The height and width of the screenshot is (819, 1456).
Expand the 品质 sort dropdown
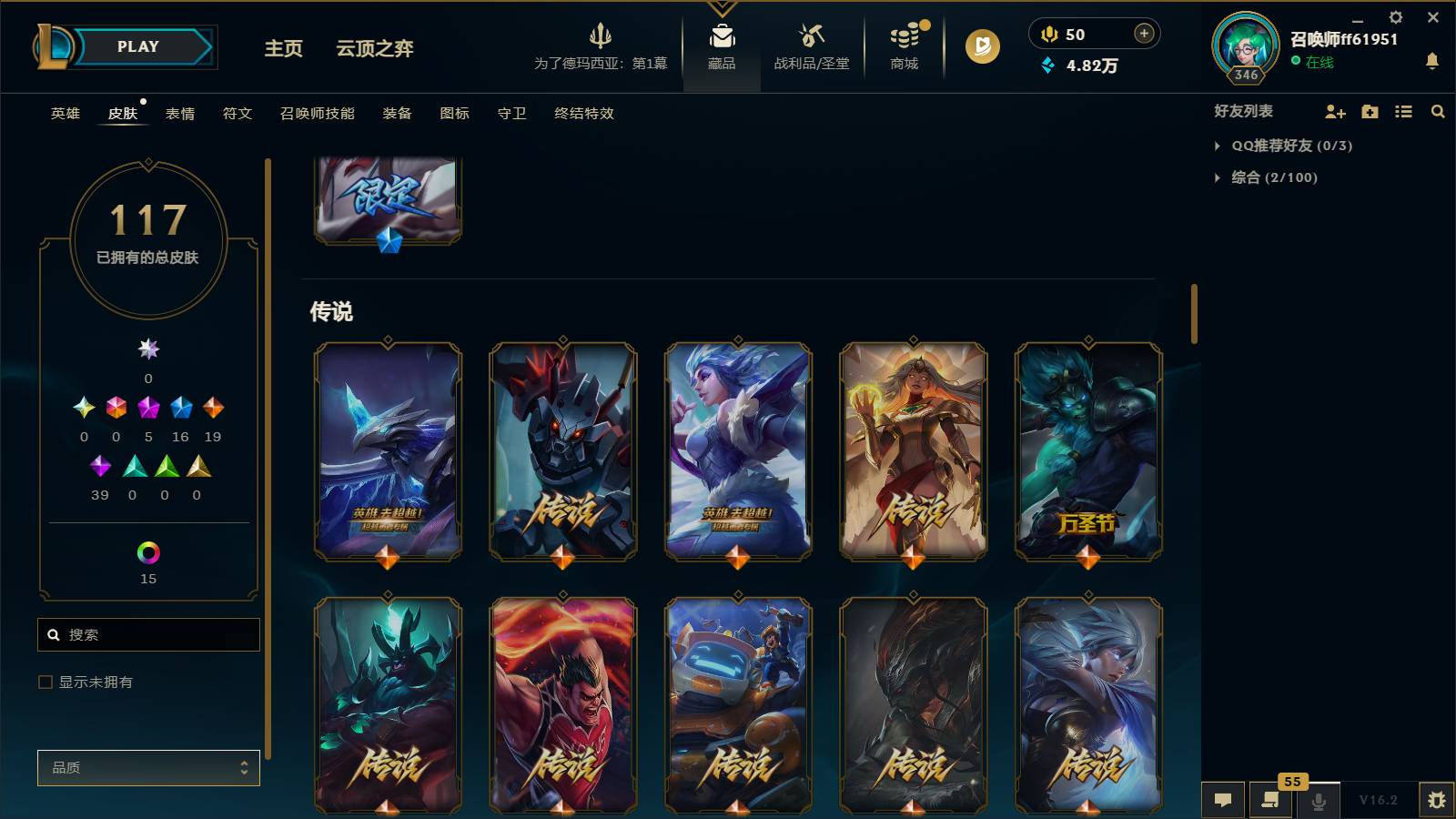click(x=148, y=767)
